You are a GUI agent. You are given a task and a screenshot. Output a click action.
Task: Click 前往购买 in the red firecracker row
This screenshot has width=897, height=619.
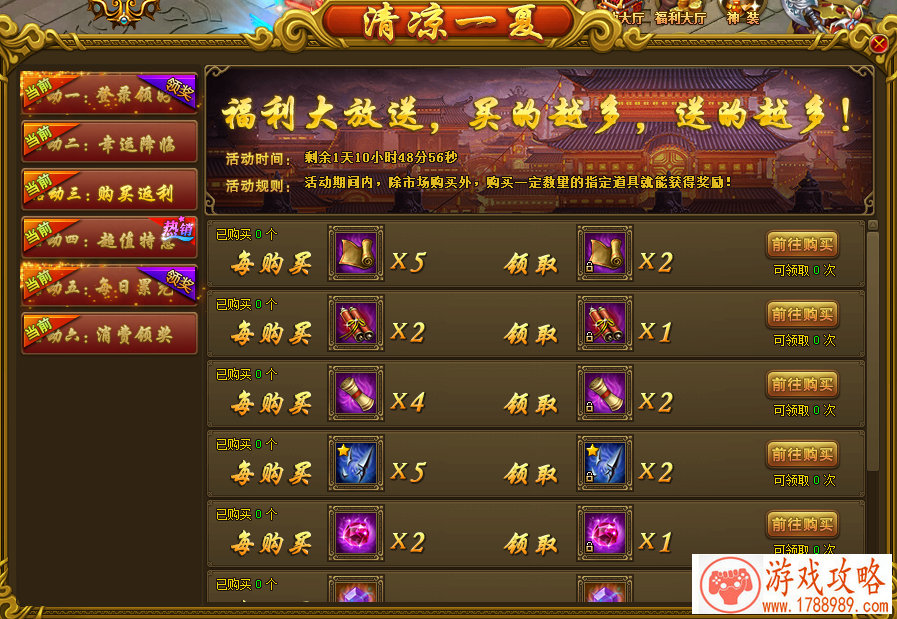pyautogui.click(x=802, y=315)
